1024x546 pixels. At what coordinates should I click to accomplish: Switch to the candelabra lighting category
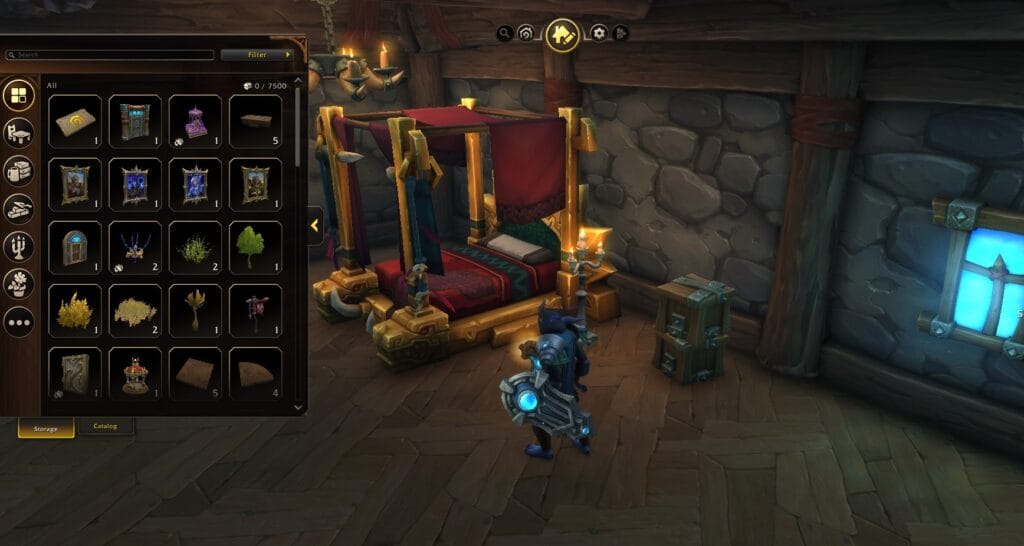coord(19,246)
